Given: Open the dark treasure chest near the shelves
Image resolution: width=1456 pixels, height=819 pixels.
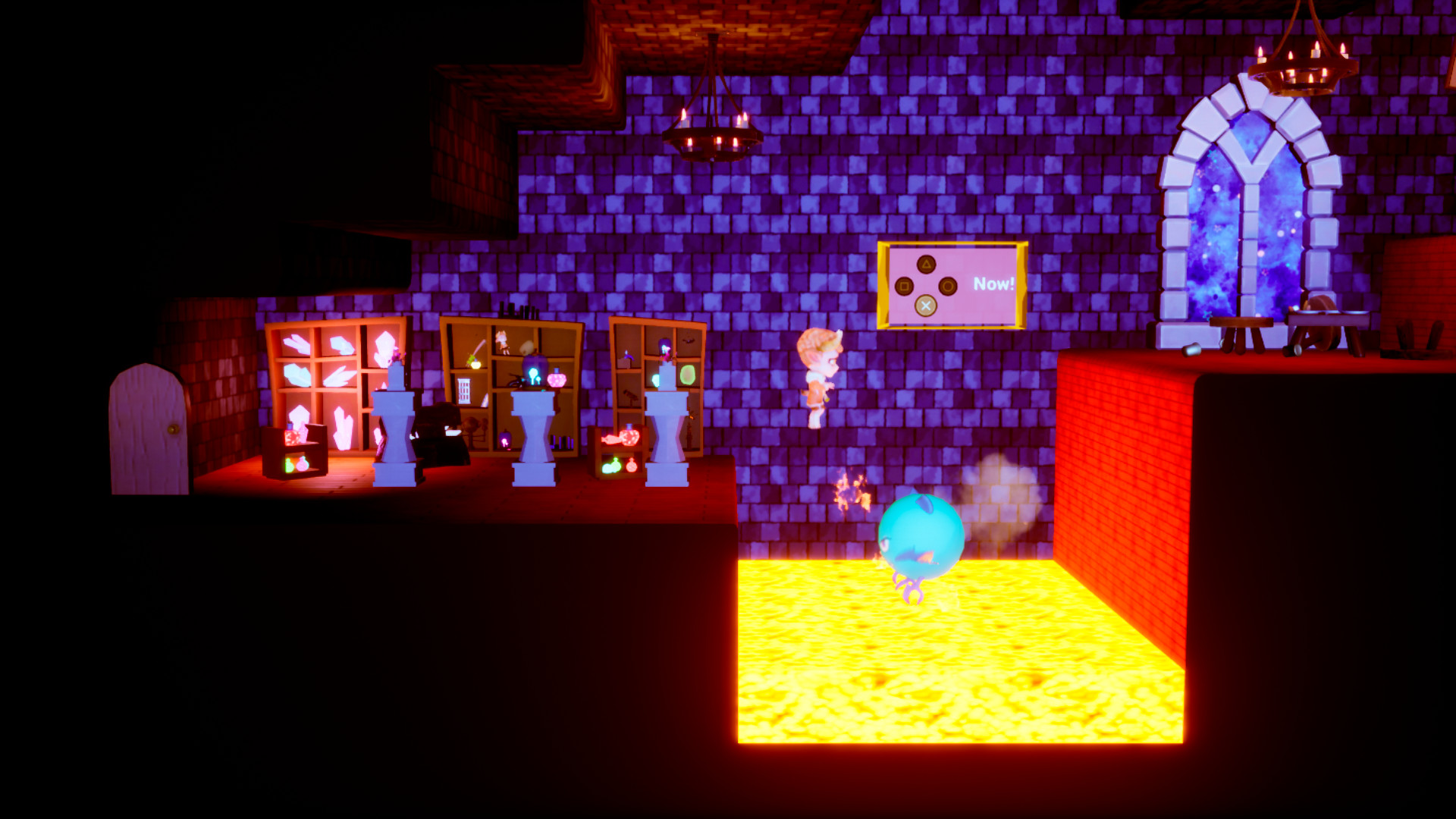Looking at the screenshot, I should coord(438,432).
